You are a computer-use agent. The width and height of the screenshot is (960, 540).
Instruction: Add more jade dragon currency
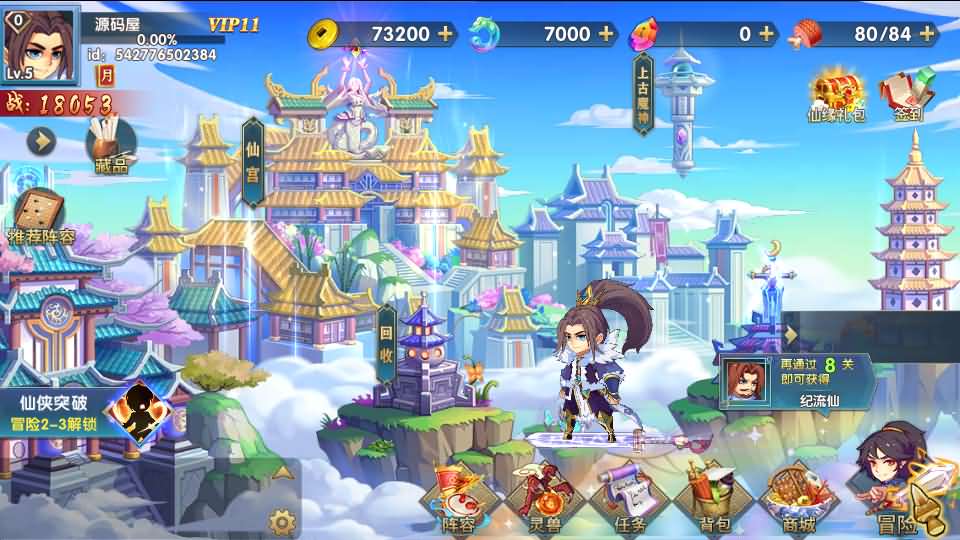(x=606, y=34)
